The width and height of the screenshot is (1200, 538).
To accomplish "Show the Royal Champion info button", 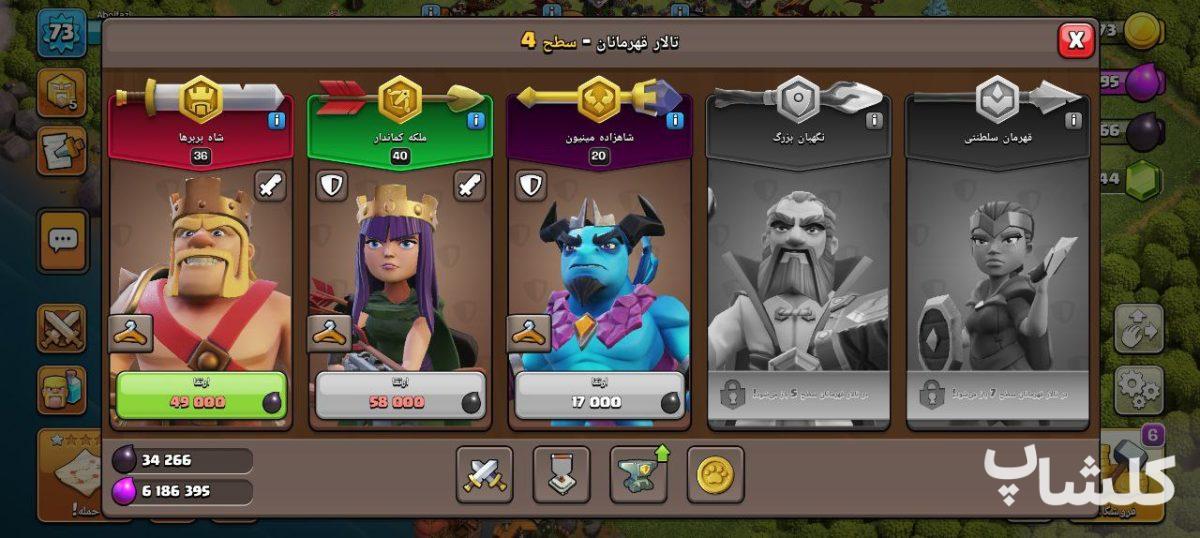I will coord(1073,121).
